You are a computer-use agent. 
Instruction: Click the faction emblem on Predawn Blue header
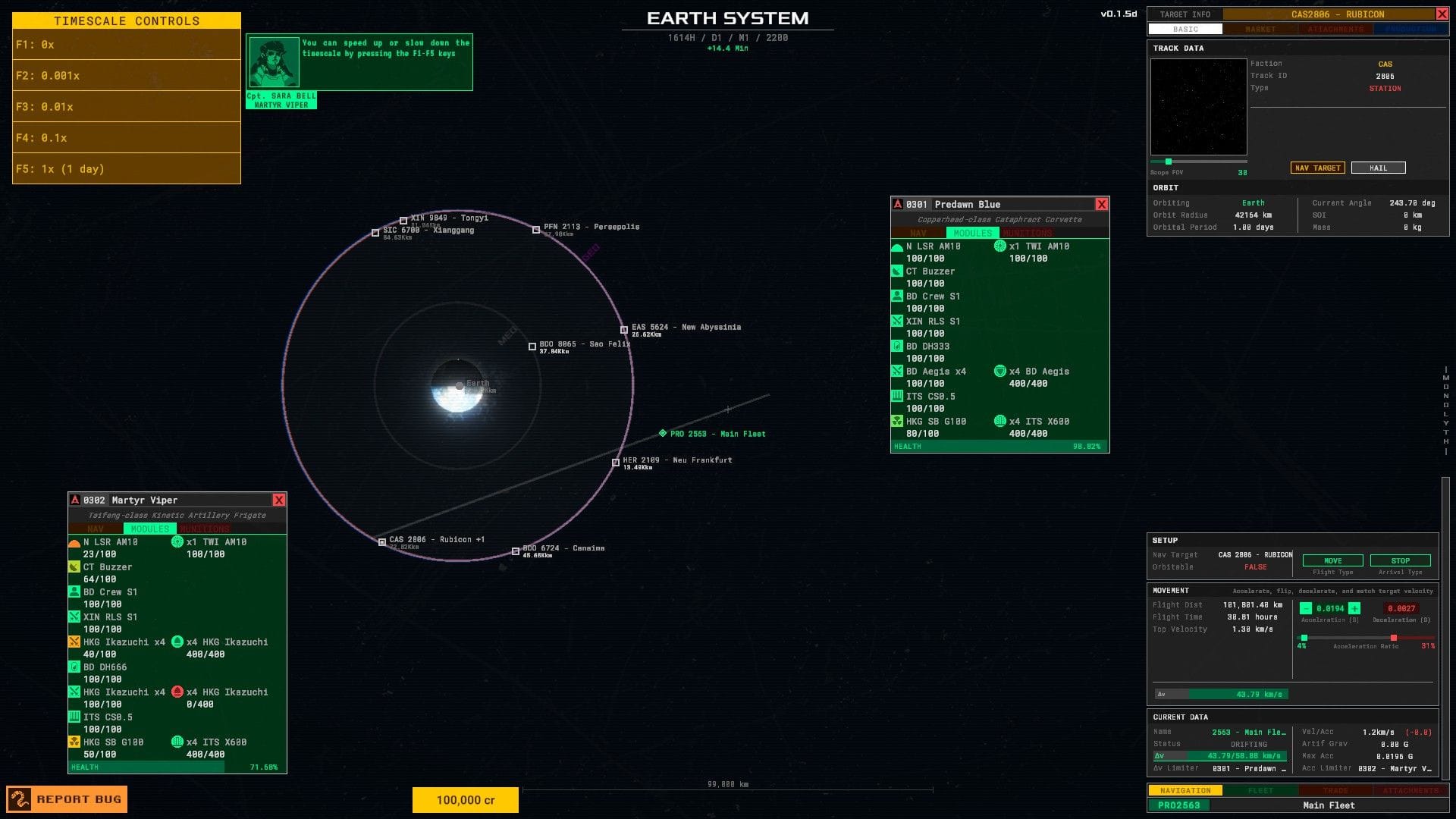click(x=898, y=204)
